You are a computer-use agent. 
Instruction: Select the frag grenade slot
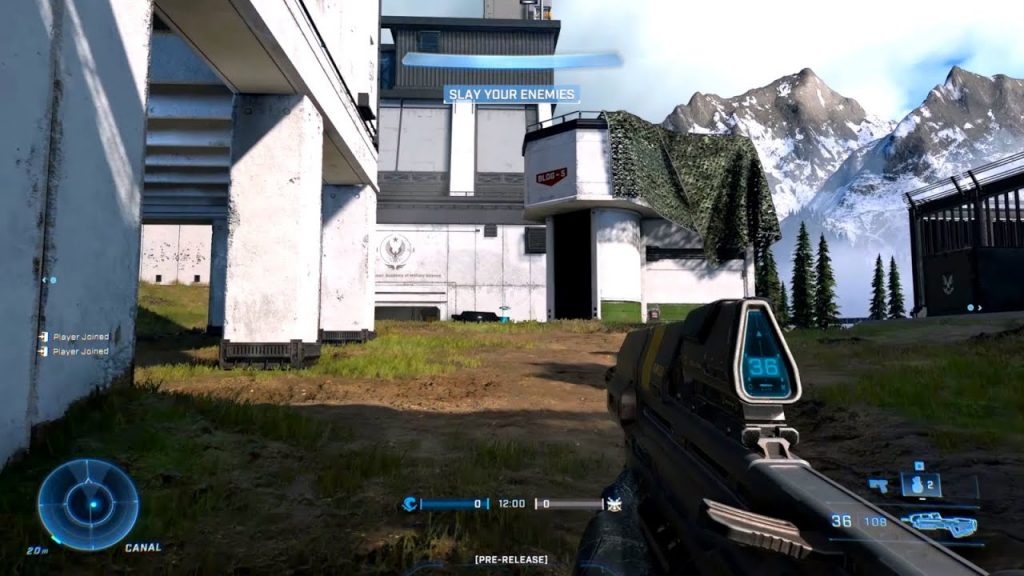(x=920, y=486)
